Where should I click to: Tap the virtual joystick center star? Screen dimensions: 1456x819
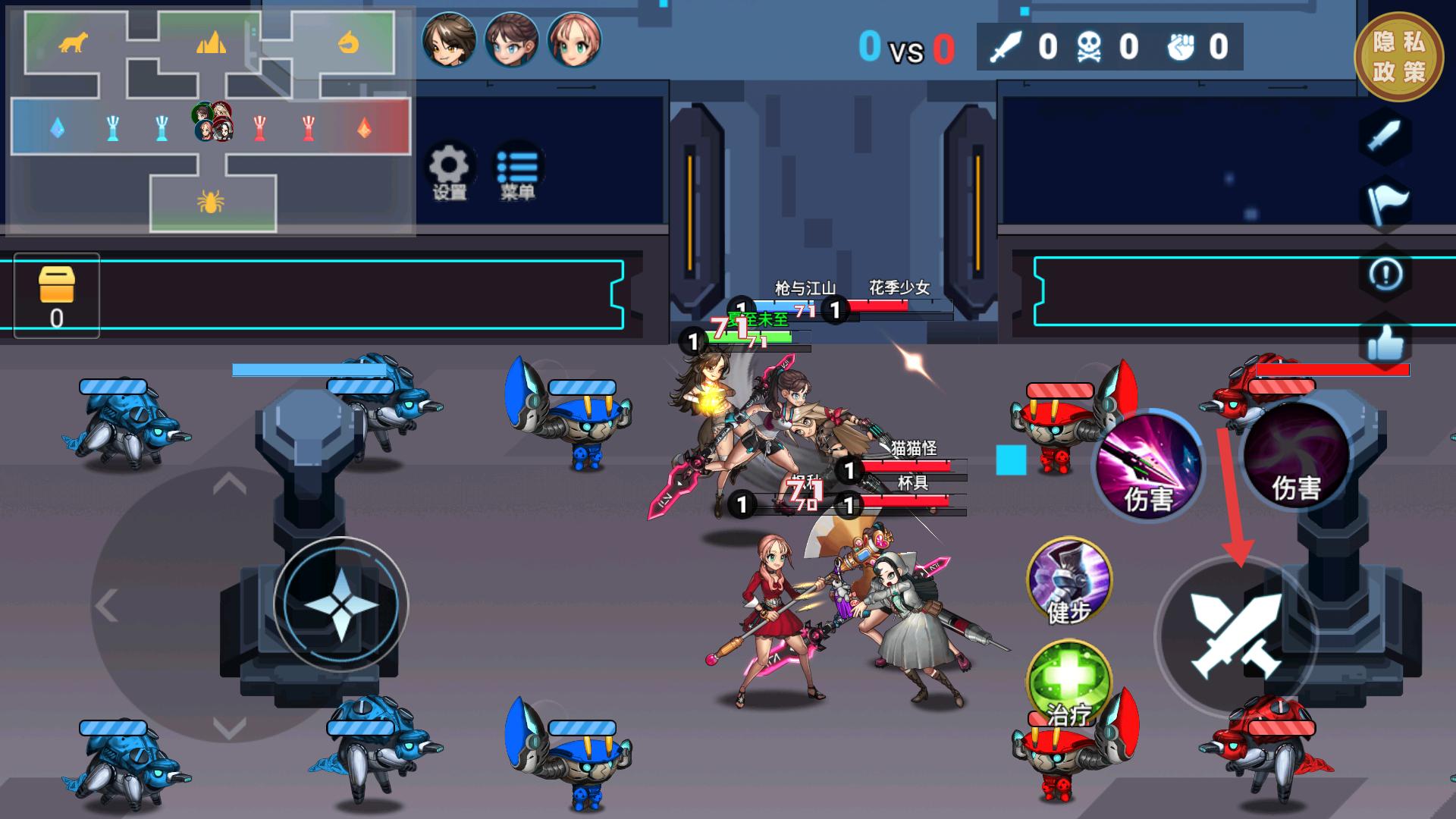340,604
